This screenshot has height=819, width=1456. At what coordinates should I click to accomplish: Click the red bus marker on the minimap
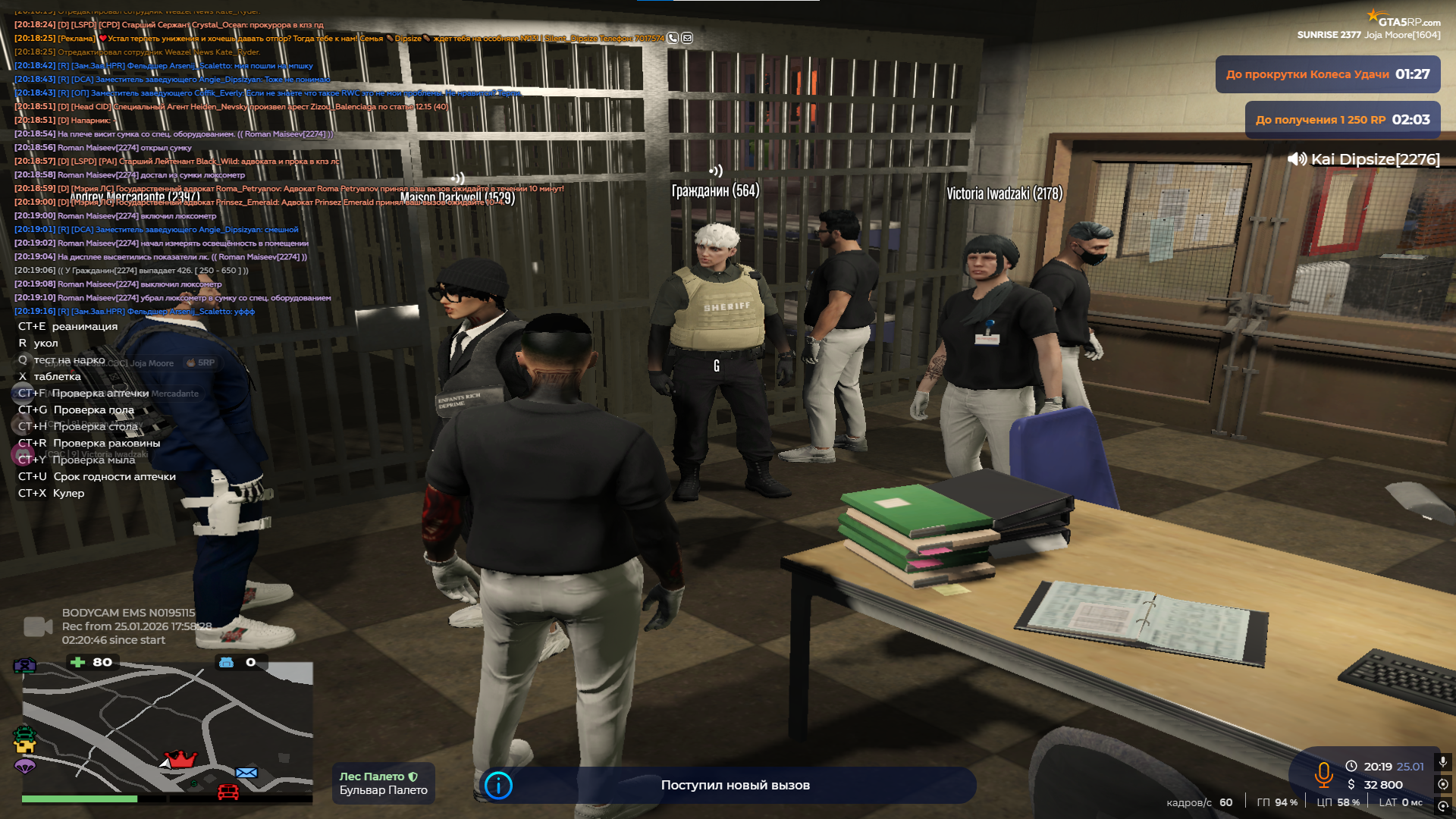[228, 792]
